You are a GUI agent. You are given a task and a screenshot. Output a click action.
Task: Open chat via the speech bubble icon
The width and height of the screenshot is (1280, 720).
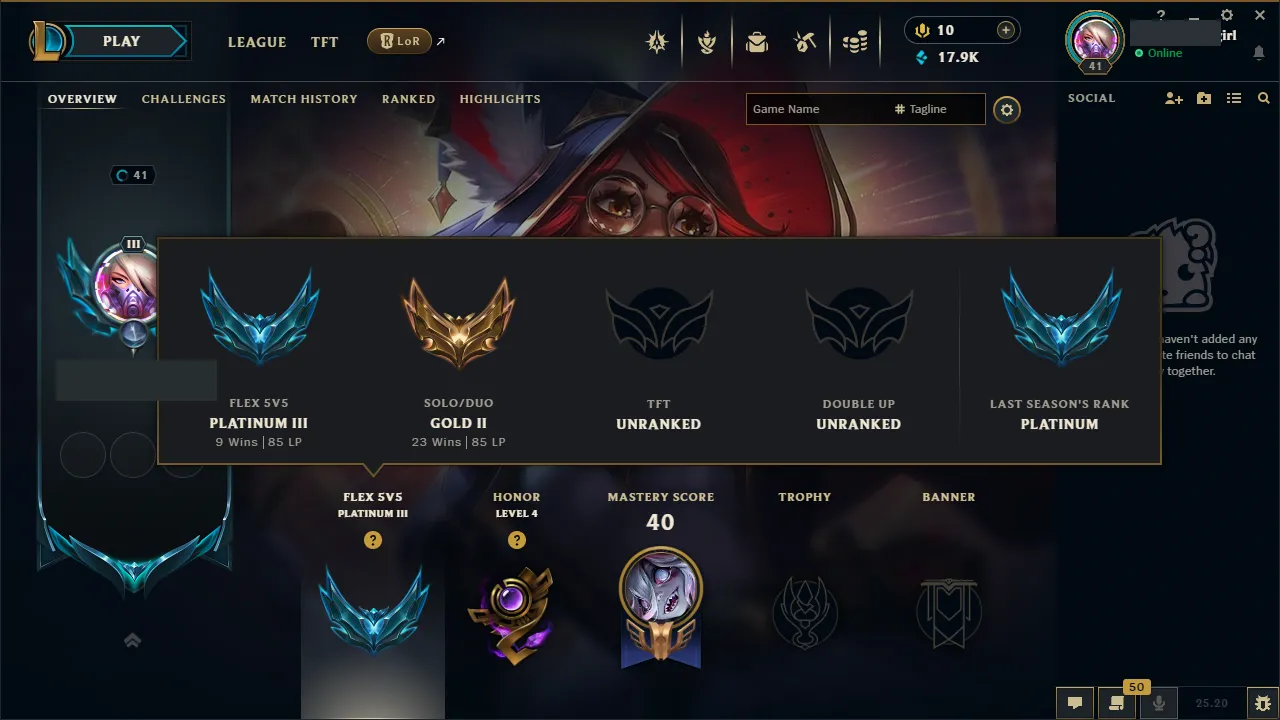point(1075,703)
